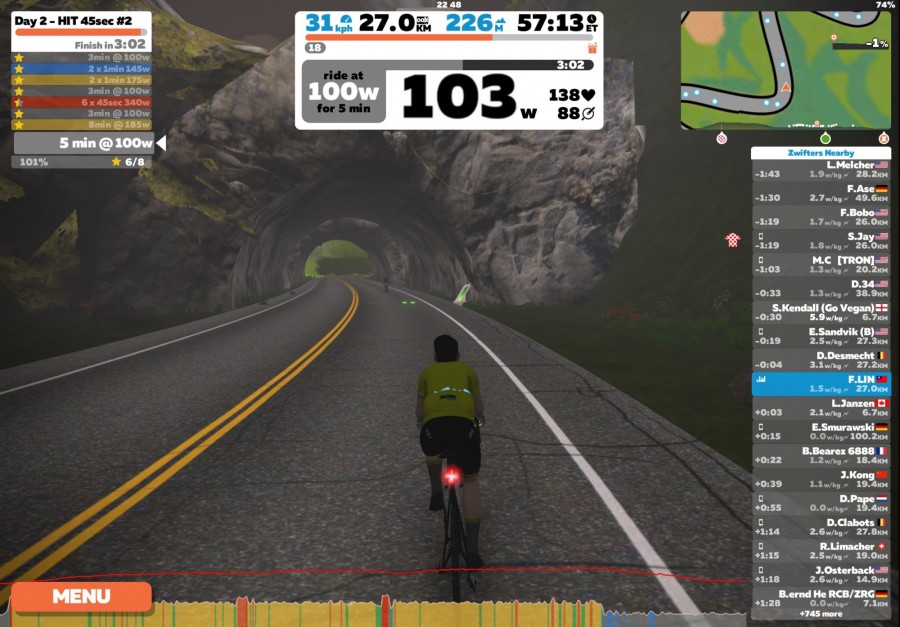The width and height of the screenshot is (900, 627).
Task: Select B.Bearez 6888 rider row
Action: coord(821,456)
